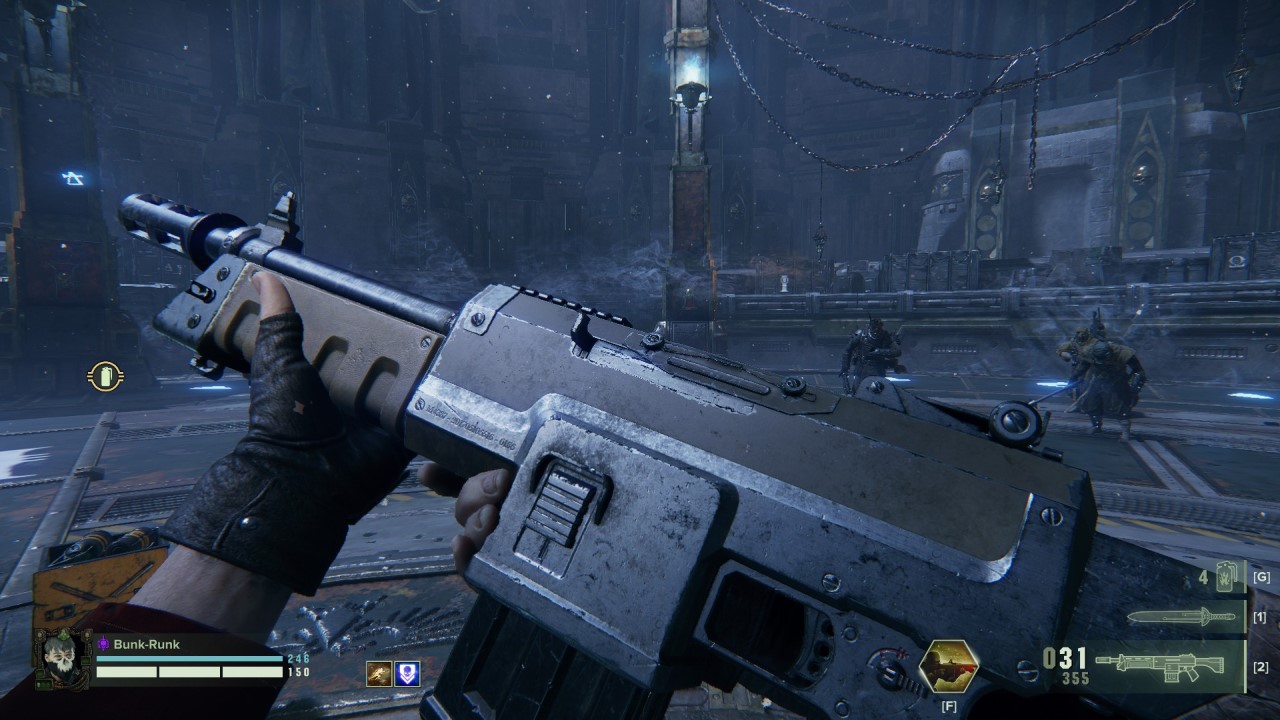Click the golden running figure buff icon

[378, 673]
